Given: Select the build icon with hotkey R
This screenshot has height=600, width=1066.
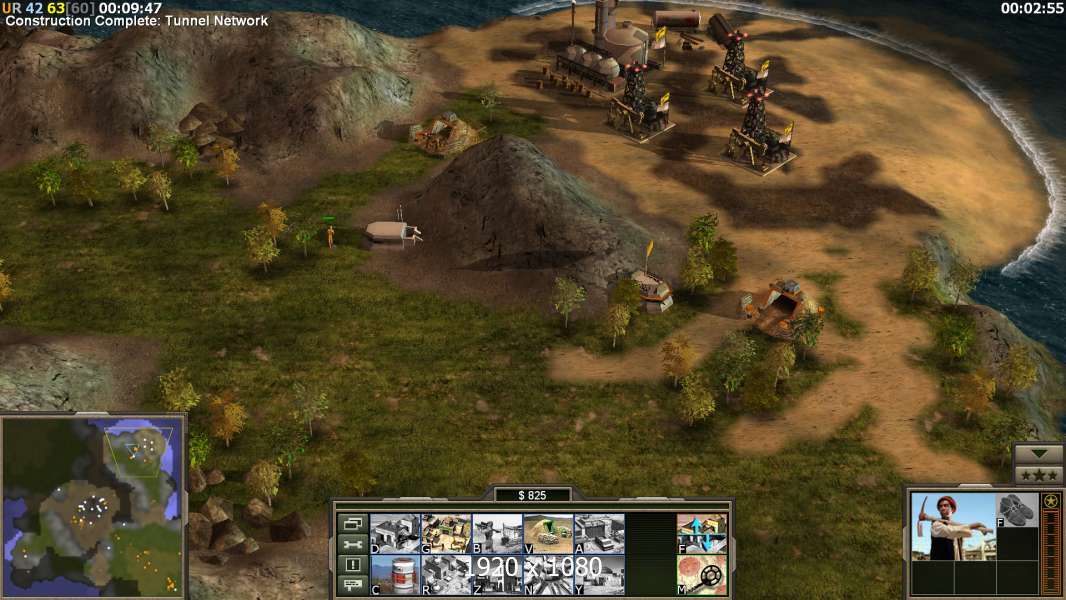Looking at the screenshot, I should (x=446, y=574).
